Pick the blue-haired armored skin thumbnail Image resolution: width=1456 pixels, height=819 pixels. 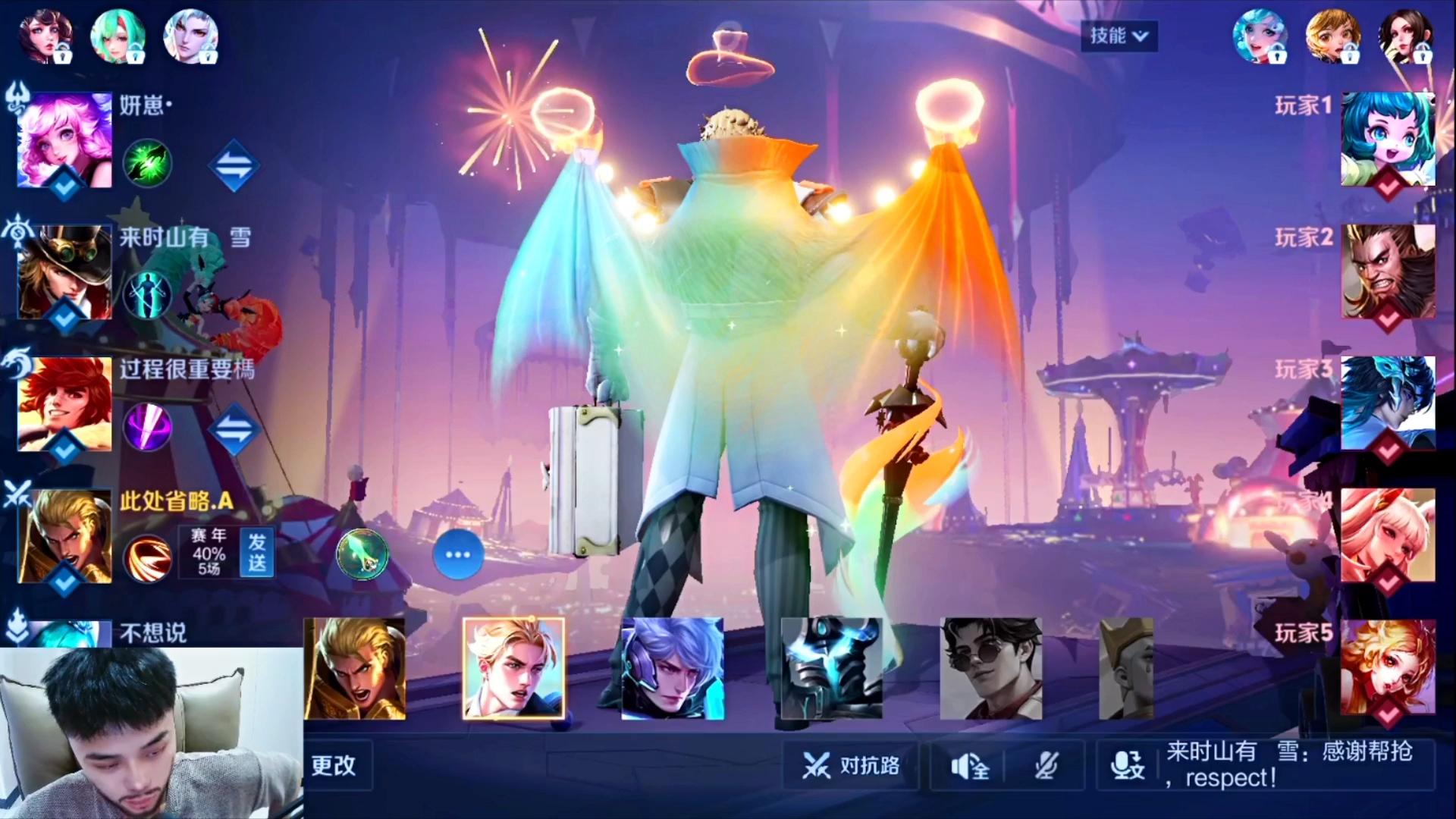click(x=673, y=669)
